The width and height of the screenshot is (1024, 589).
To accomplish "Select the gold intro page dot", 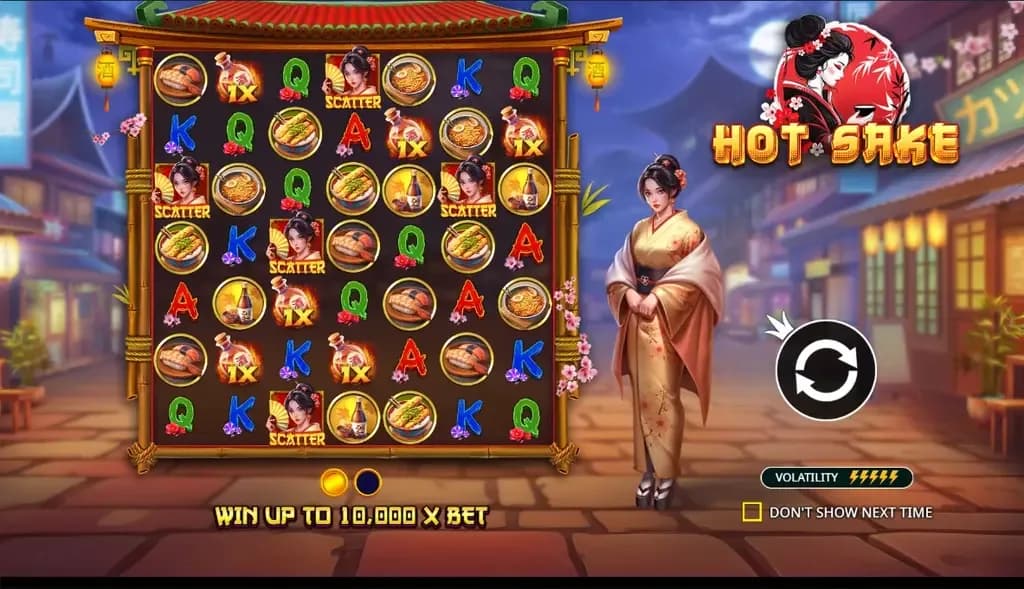I will pos(334,482).
